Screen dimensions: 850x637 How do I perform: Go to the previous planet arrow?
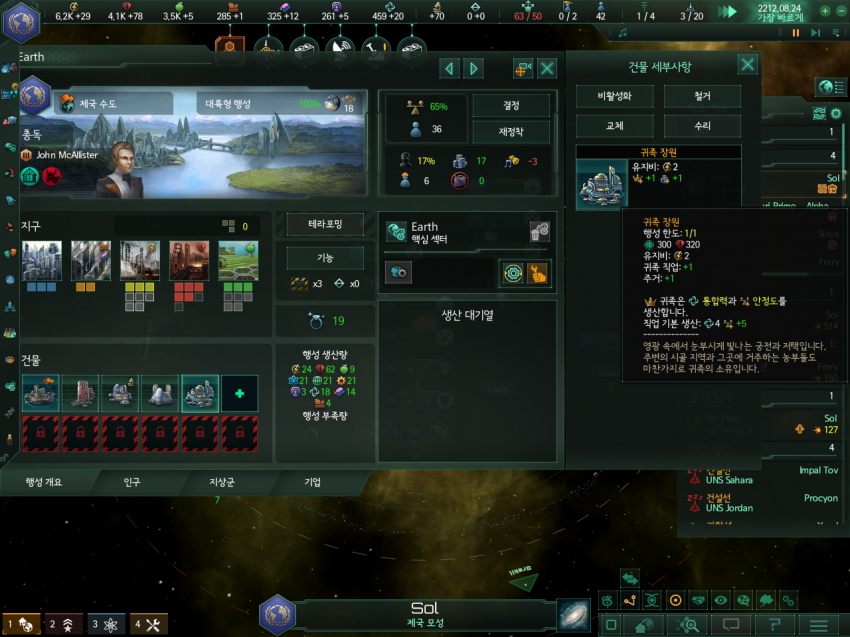tap(450, 68)
